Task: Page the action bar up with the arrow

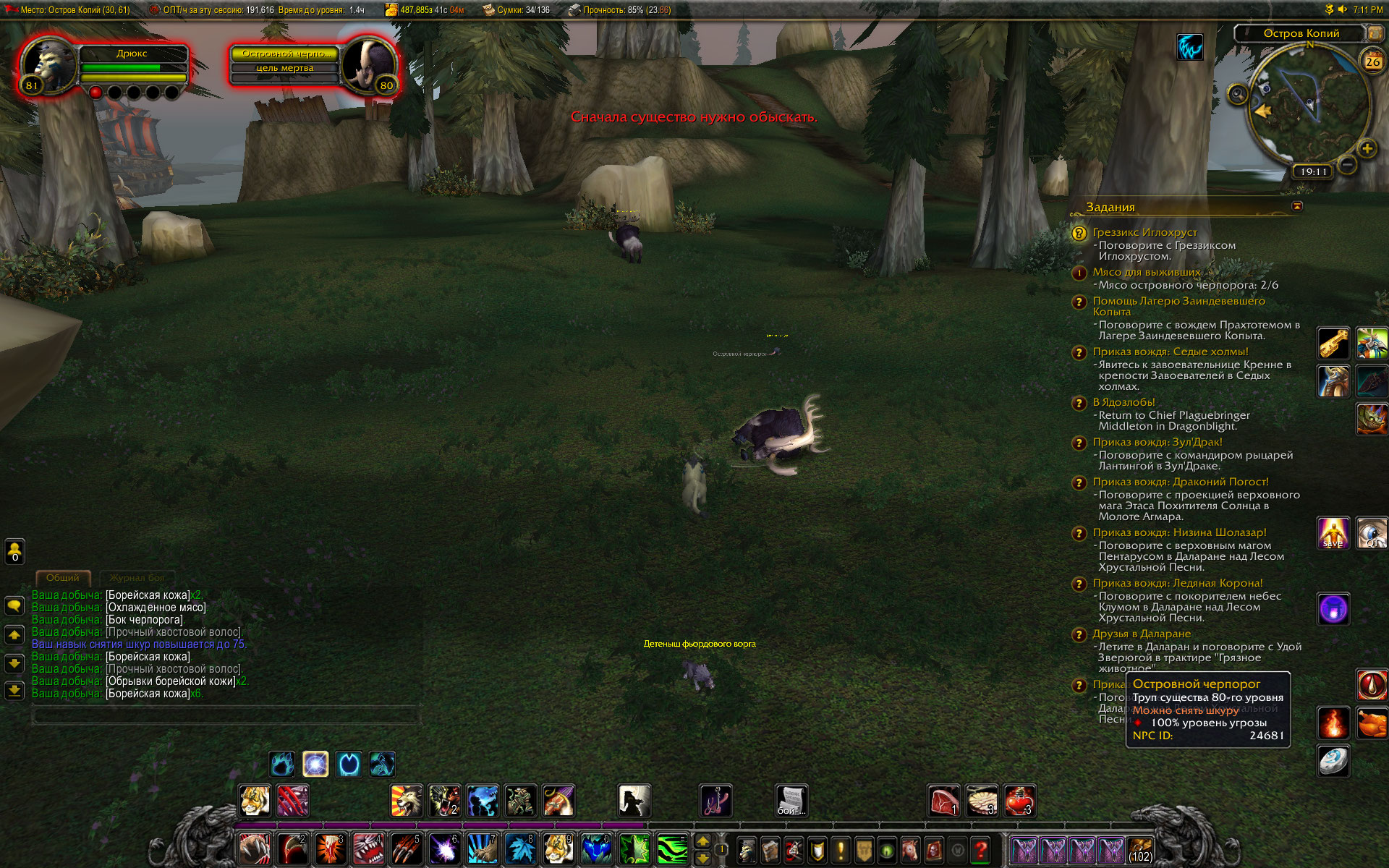Action: pos(702,841)
